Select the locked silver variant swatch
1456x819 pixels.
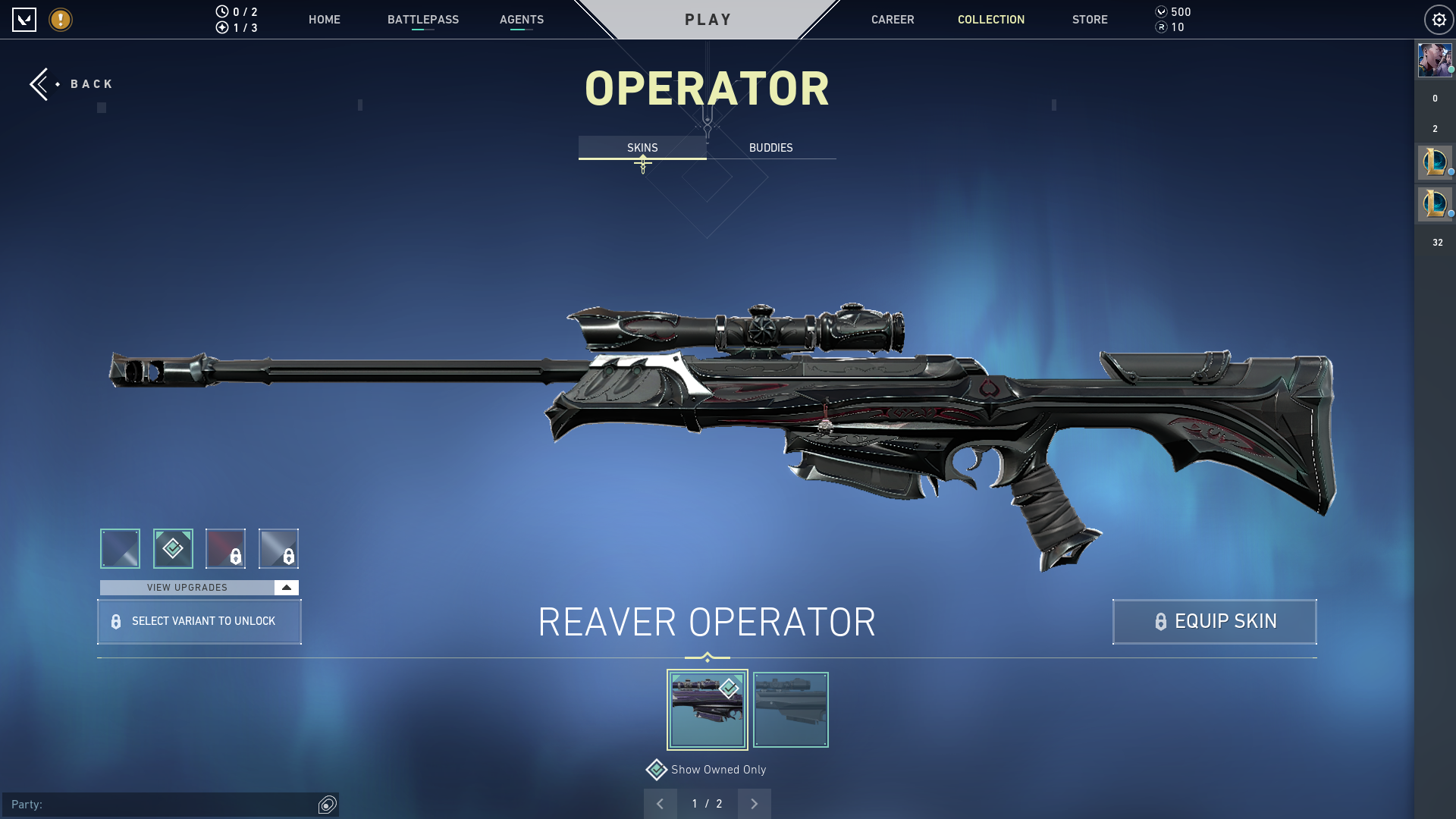279,548
